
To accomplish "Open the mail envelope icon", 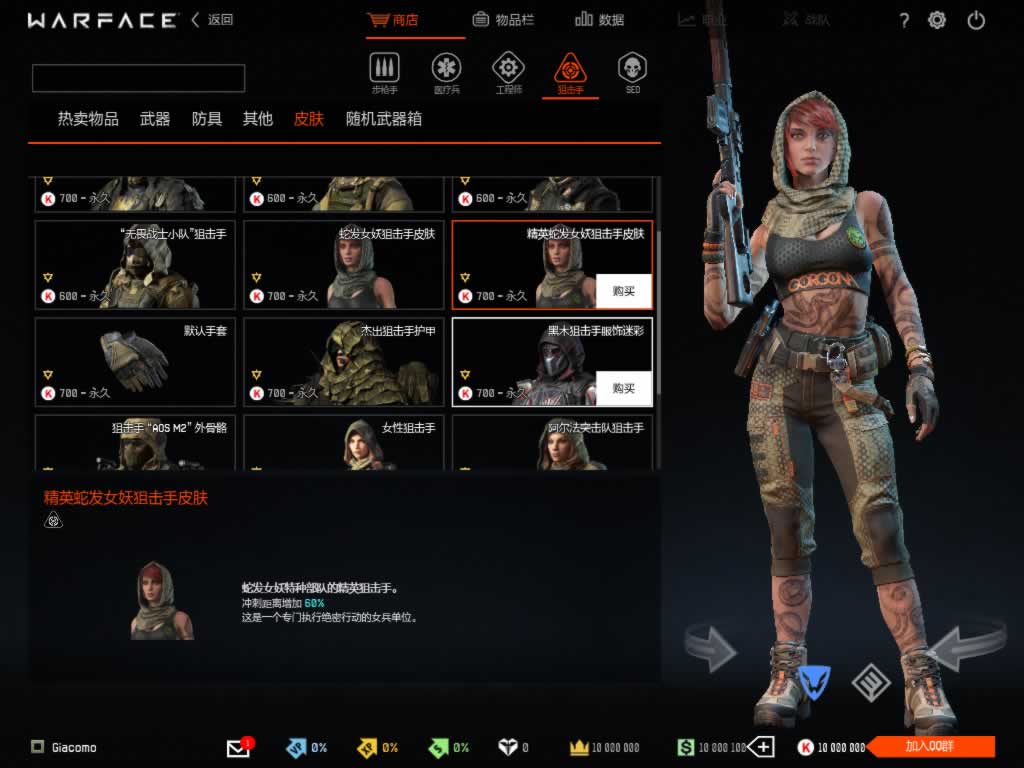I will [238, 747].
